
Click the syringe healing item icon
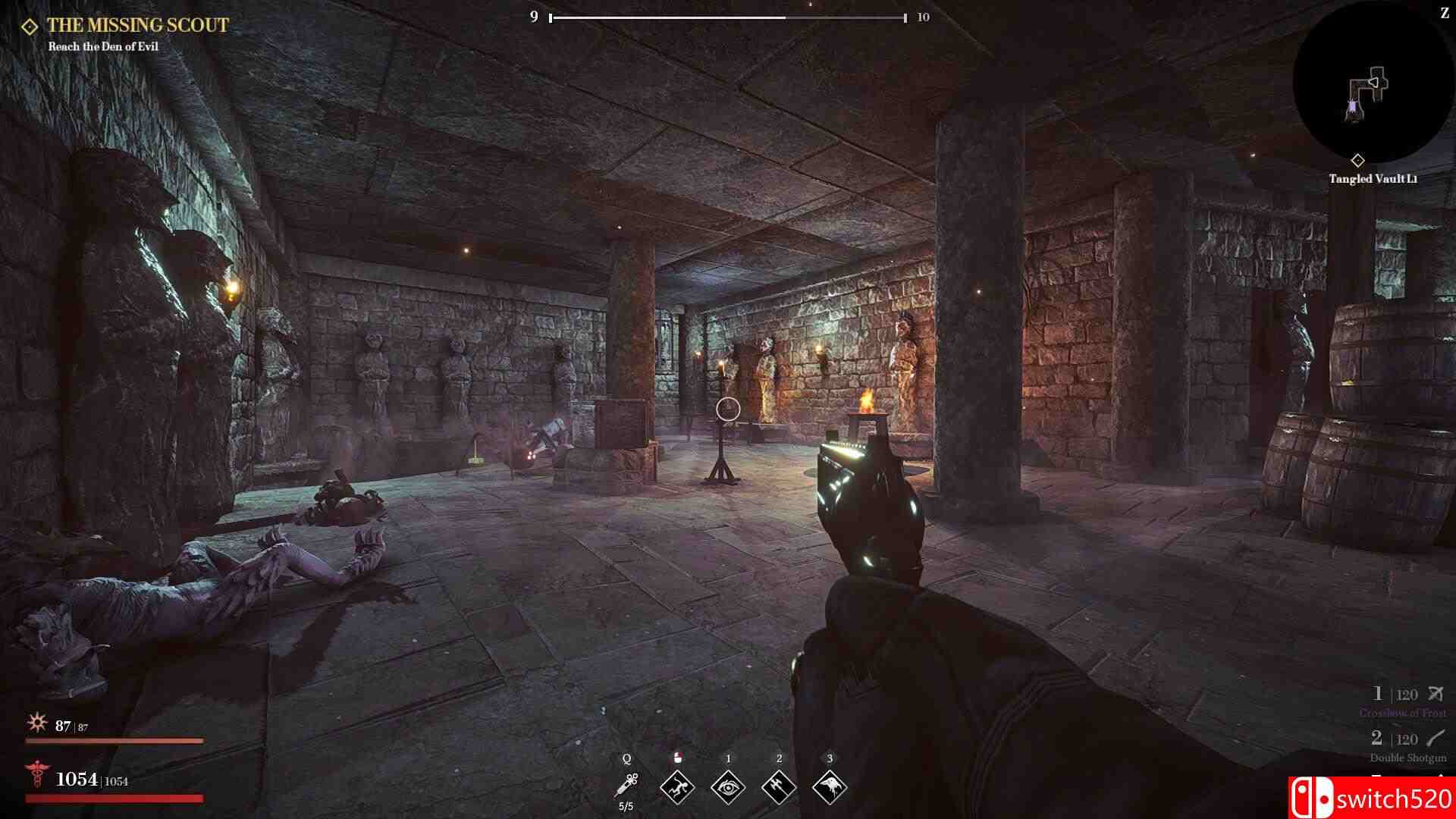pyautogui.click(x=627, y=785)
